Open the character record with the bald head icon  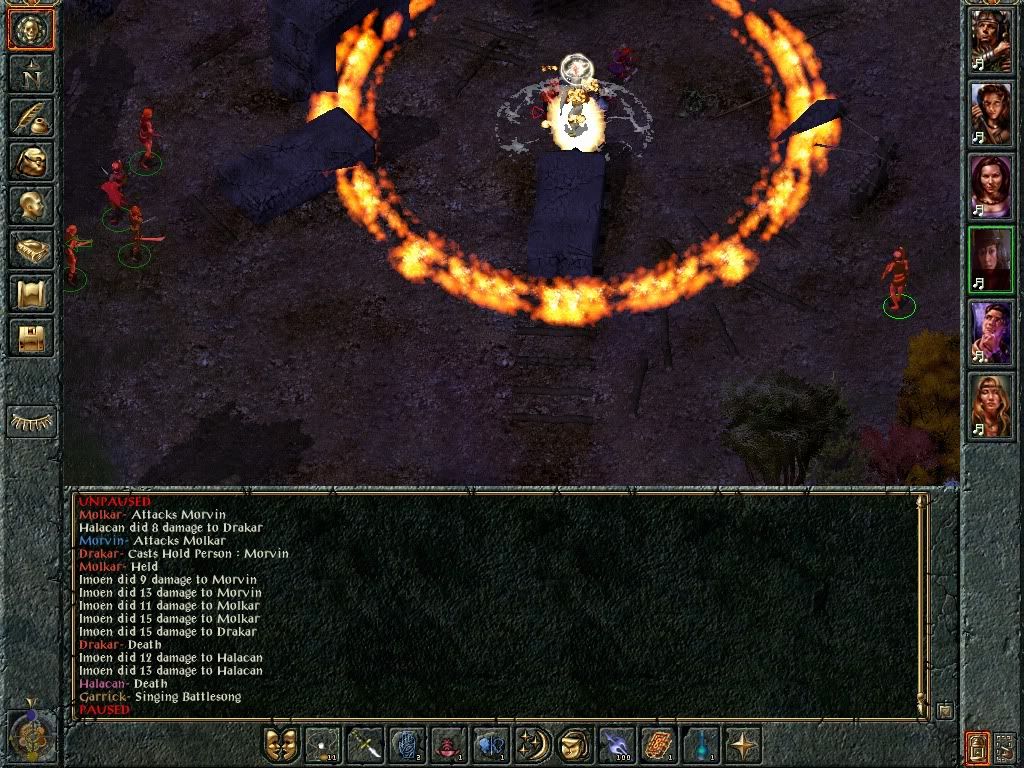[31, 205]
